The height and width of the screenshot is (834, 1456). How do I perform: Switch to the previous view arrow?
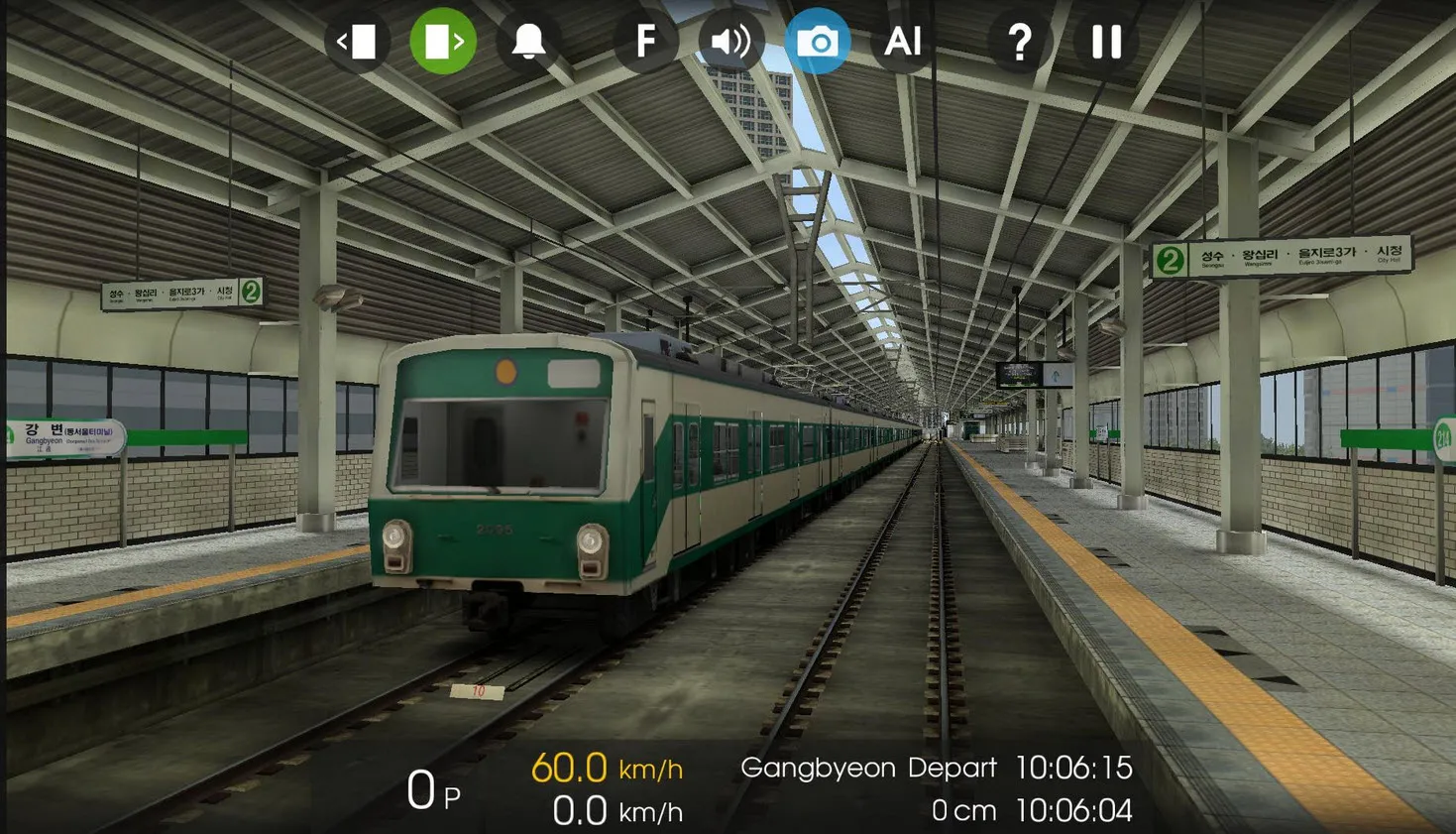point(358,42)
